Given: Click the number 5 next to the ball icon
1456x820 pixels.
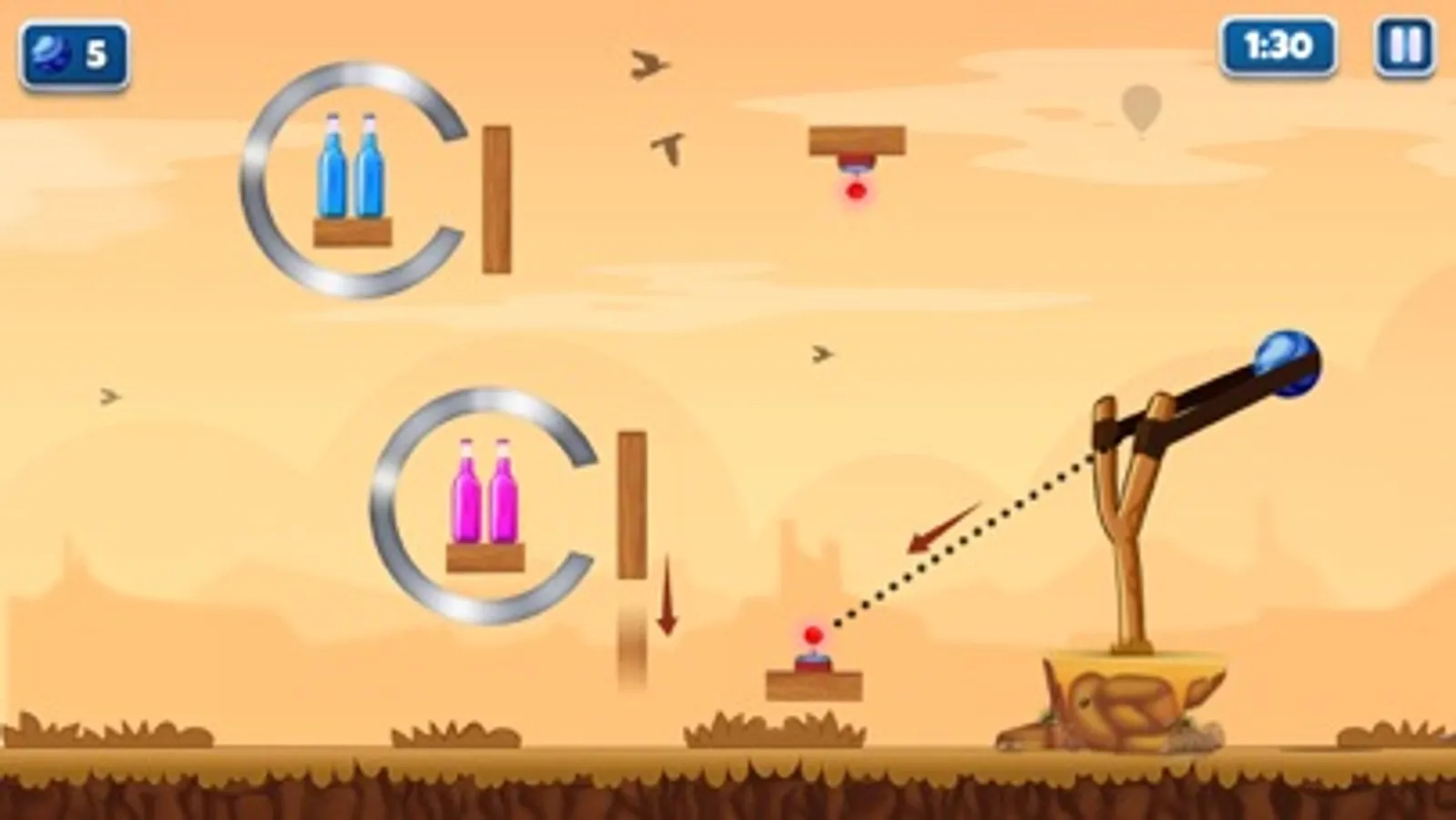Looking at the screenshot, I should 97,53.
